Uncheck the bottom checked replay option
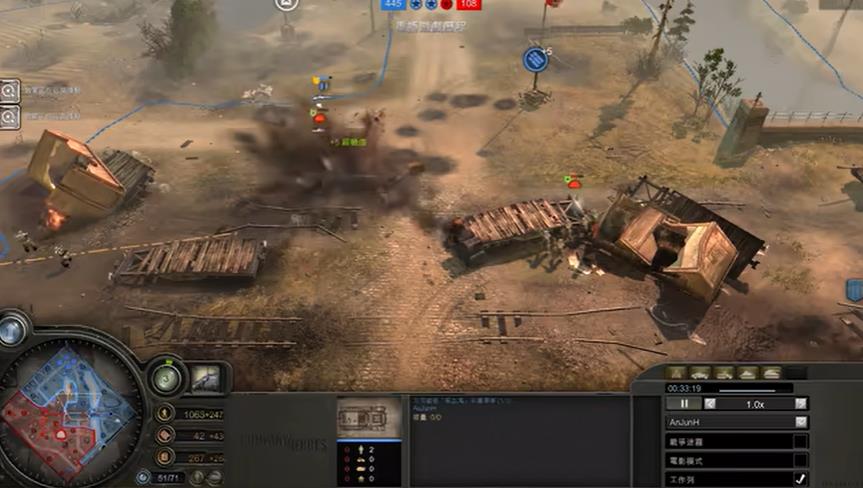The height and width of the screenshot is (488, 863). (x=800, y=479)
